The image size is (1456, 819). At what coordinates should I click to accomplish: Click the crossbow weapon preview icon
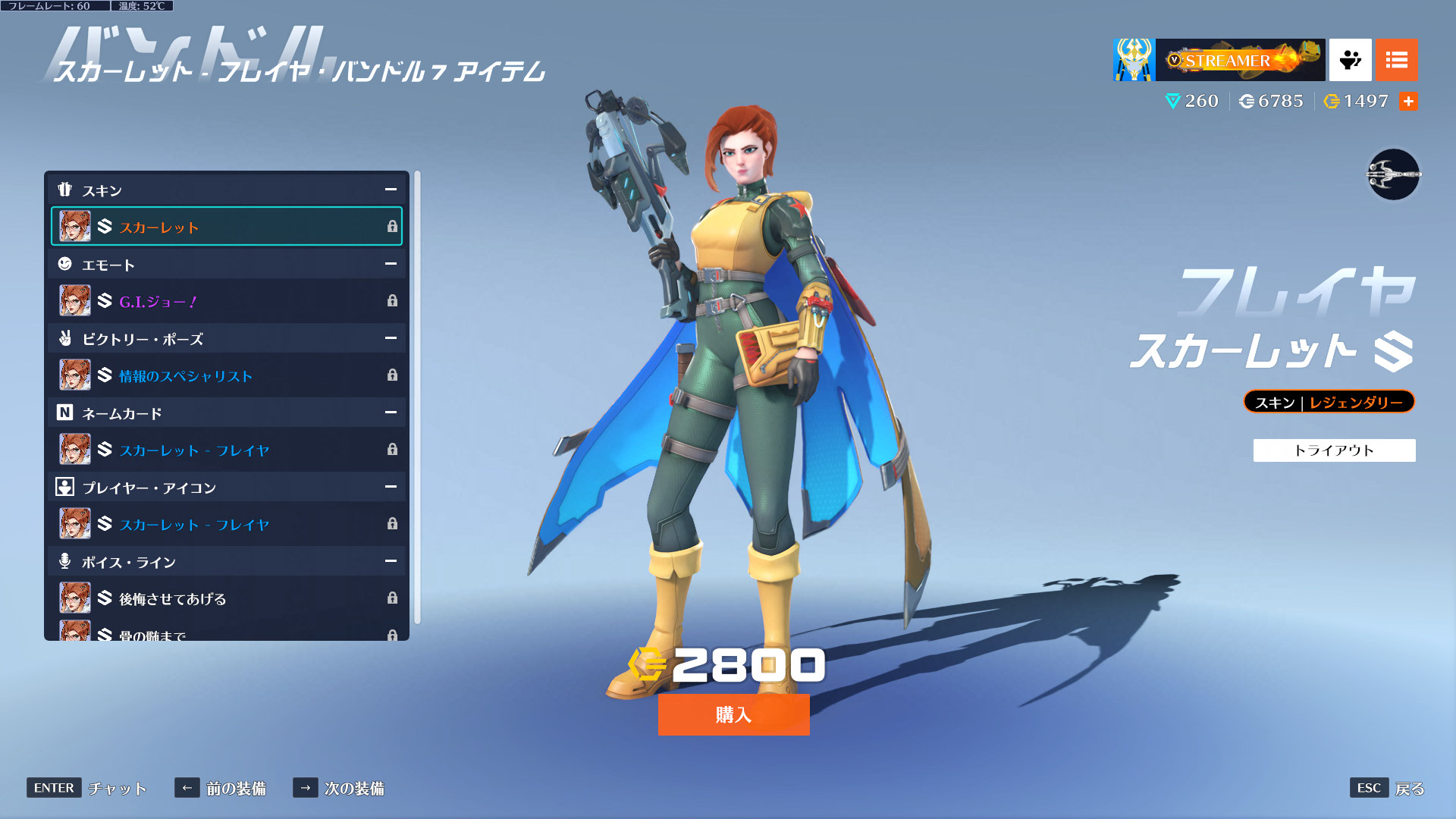(x=1393, y=174)
